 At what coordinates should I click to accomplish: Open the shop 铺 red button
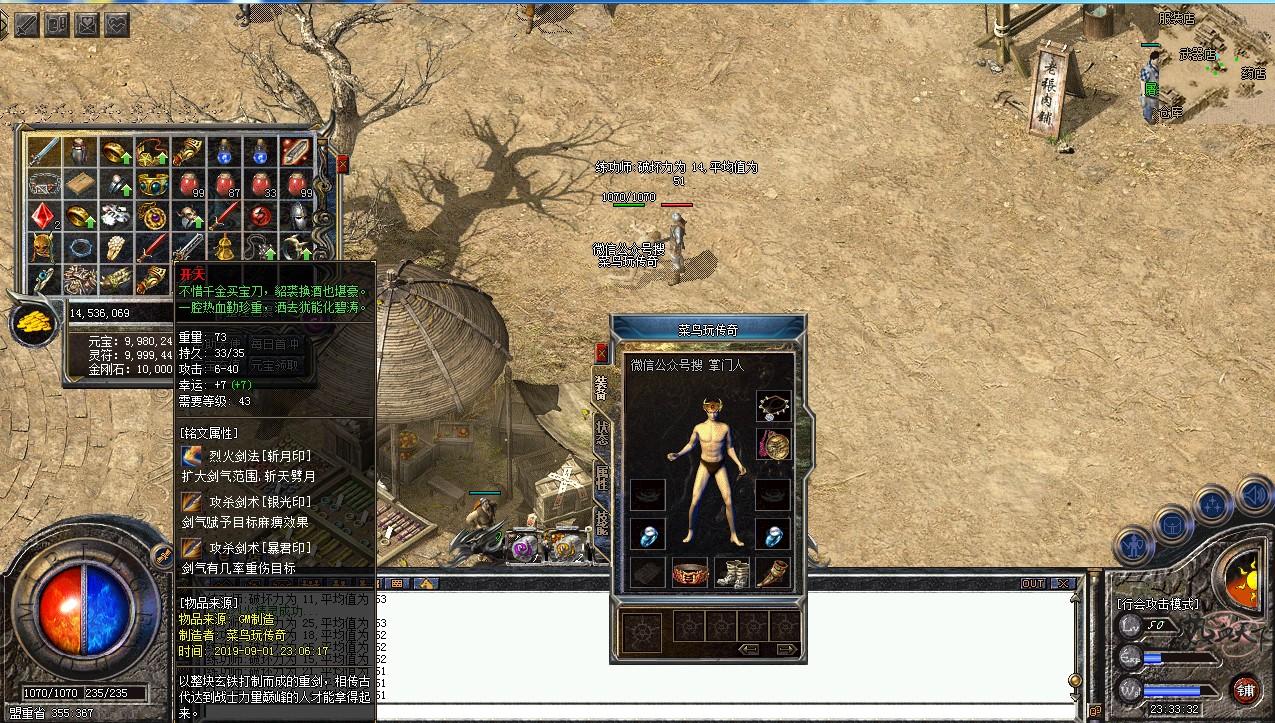(1245, 689)
